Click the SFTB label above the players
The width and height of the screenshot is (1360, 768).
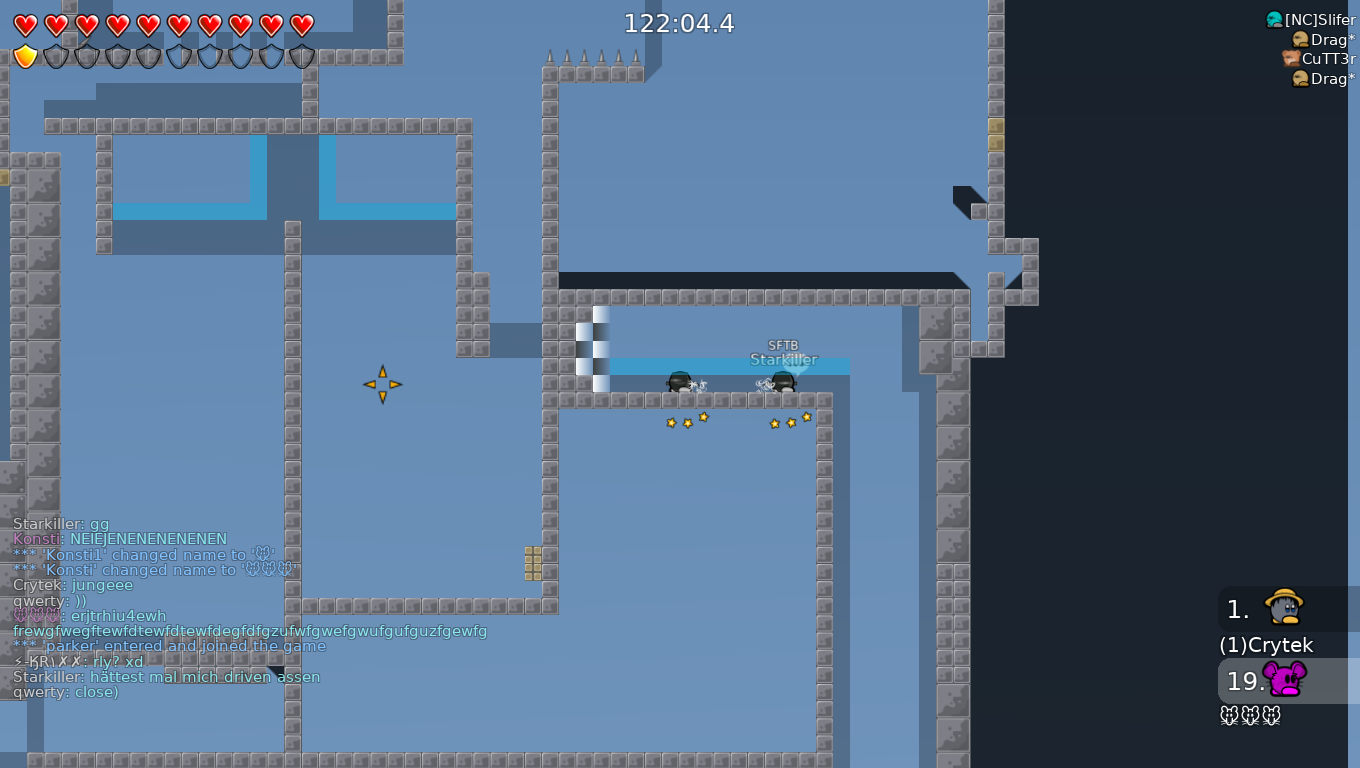click(783, 344)
